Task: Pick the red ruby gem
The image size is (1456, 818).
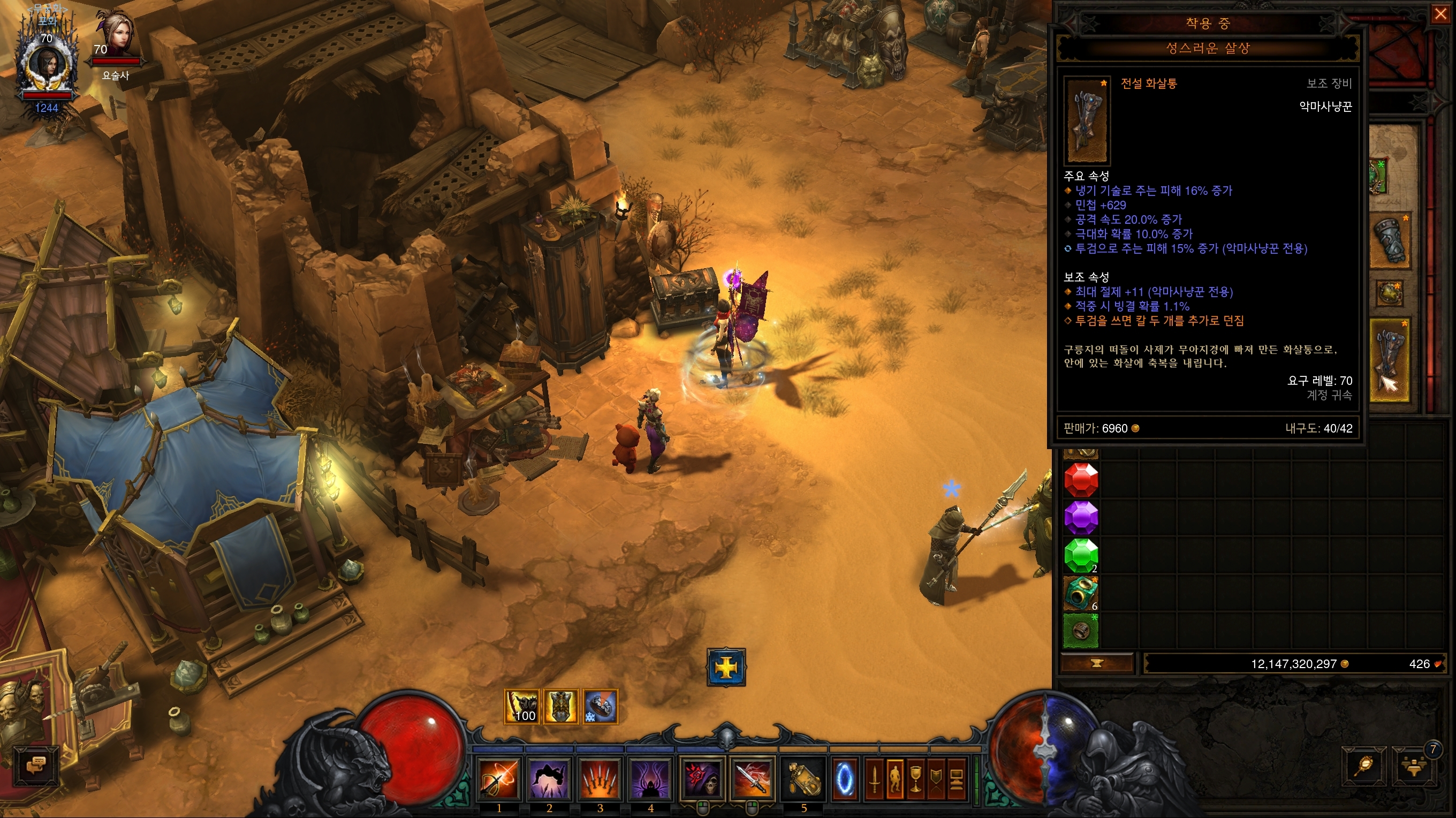Action: (1081, 479)
